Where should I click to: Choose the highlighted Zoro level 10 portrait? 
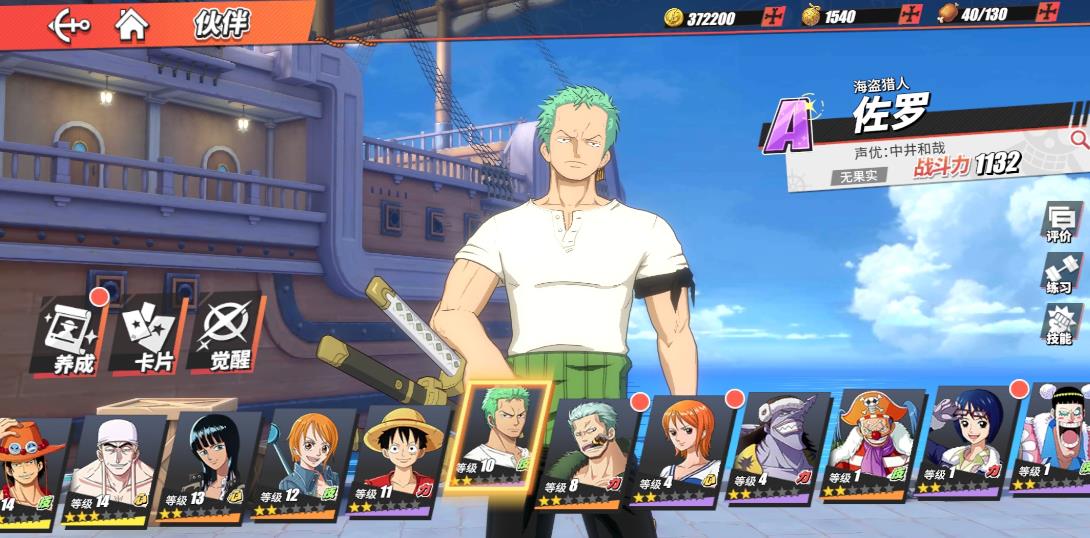502,436
